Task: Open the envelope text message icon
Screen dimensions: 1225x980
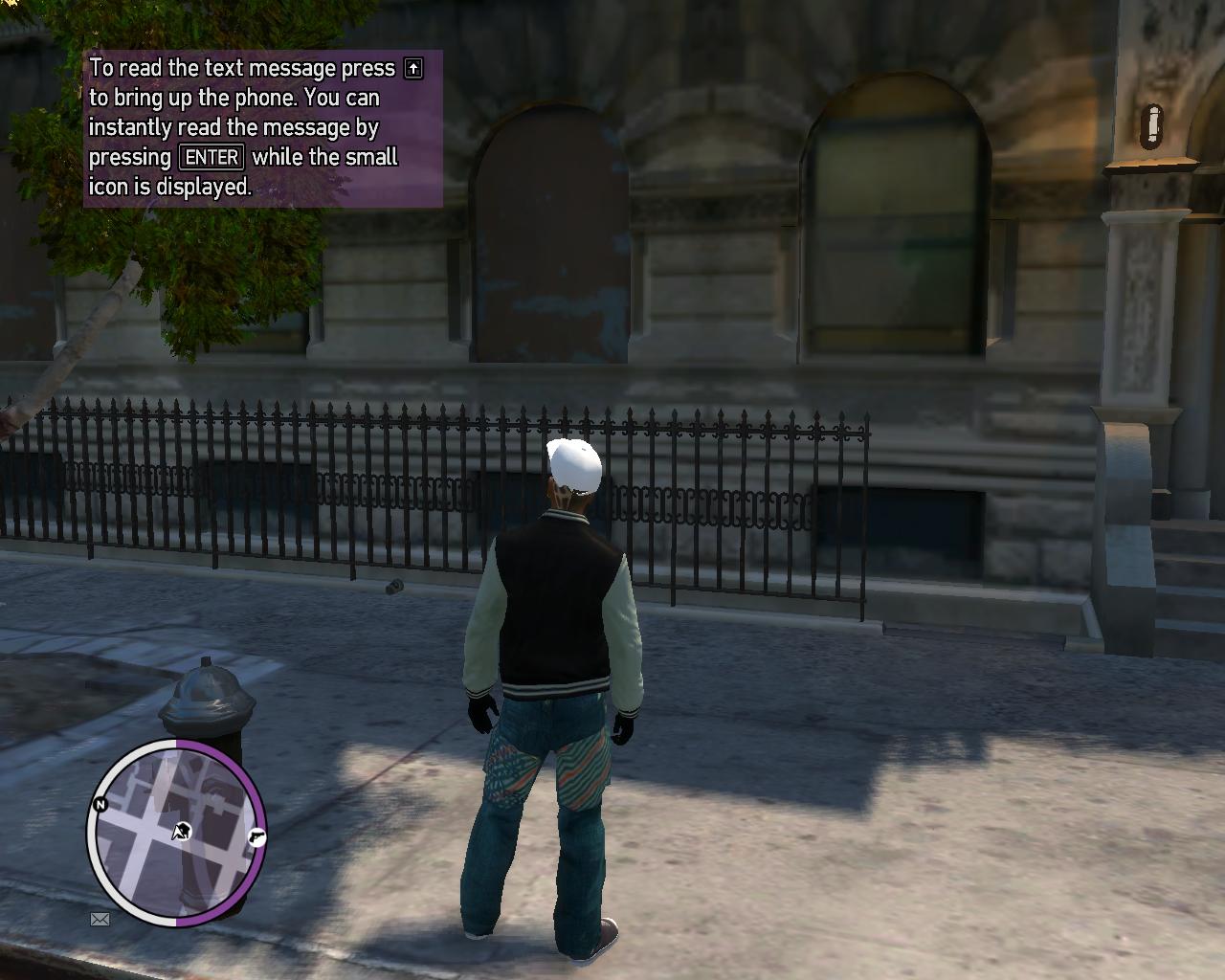Action: [x=100, y=919]
